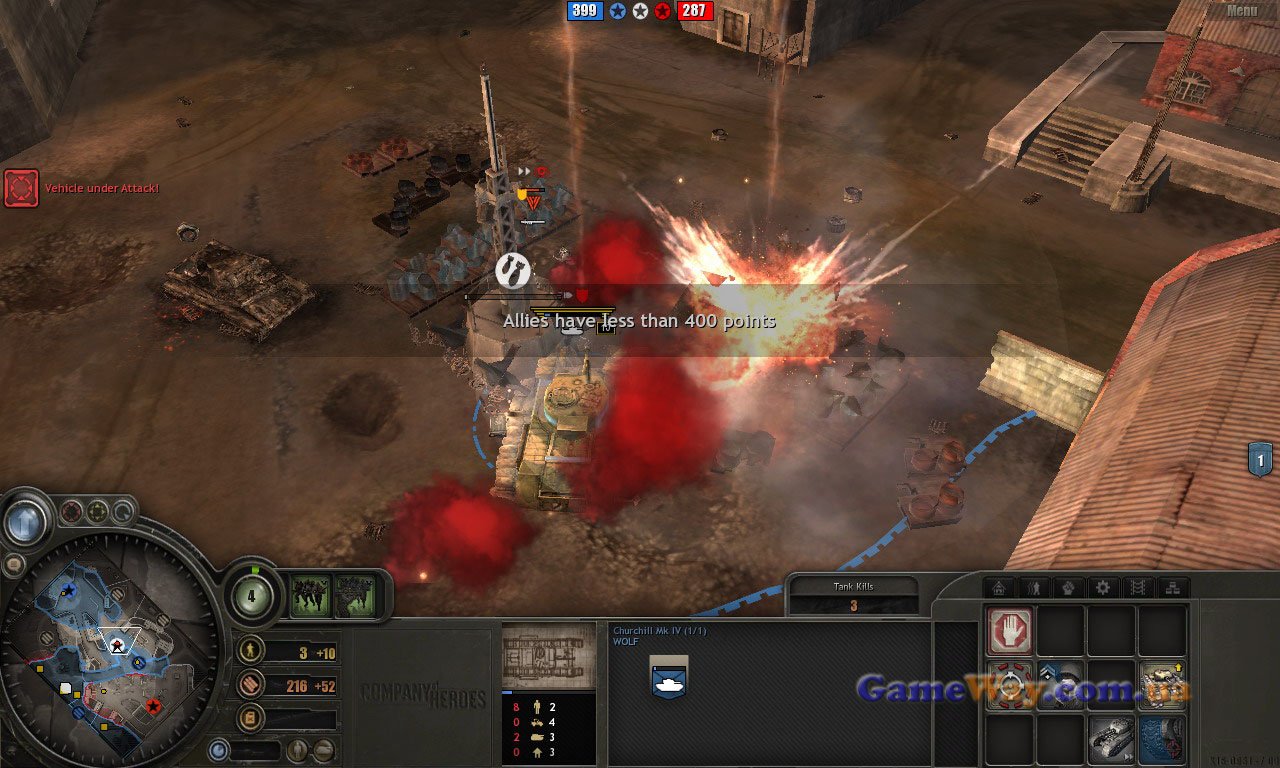Click the tank upgrade icon with yellow arrow
Viewport: 1280px width, 768px height.
1162,686
